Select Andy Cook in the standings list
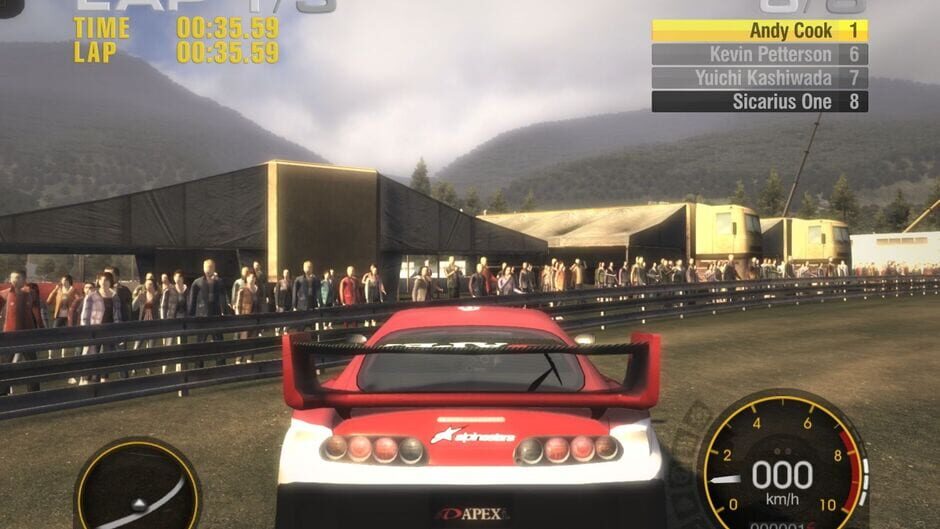 [759, 31]
